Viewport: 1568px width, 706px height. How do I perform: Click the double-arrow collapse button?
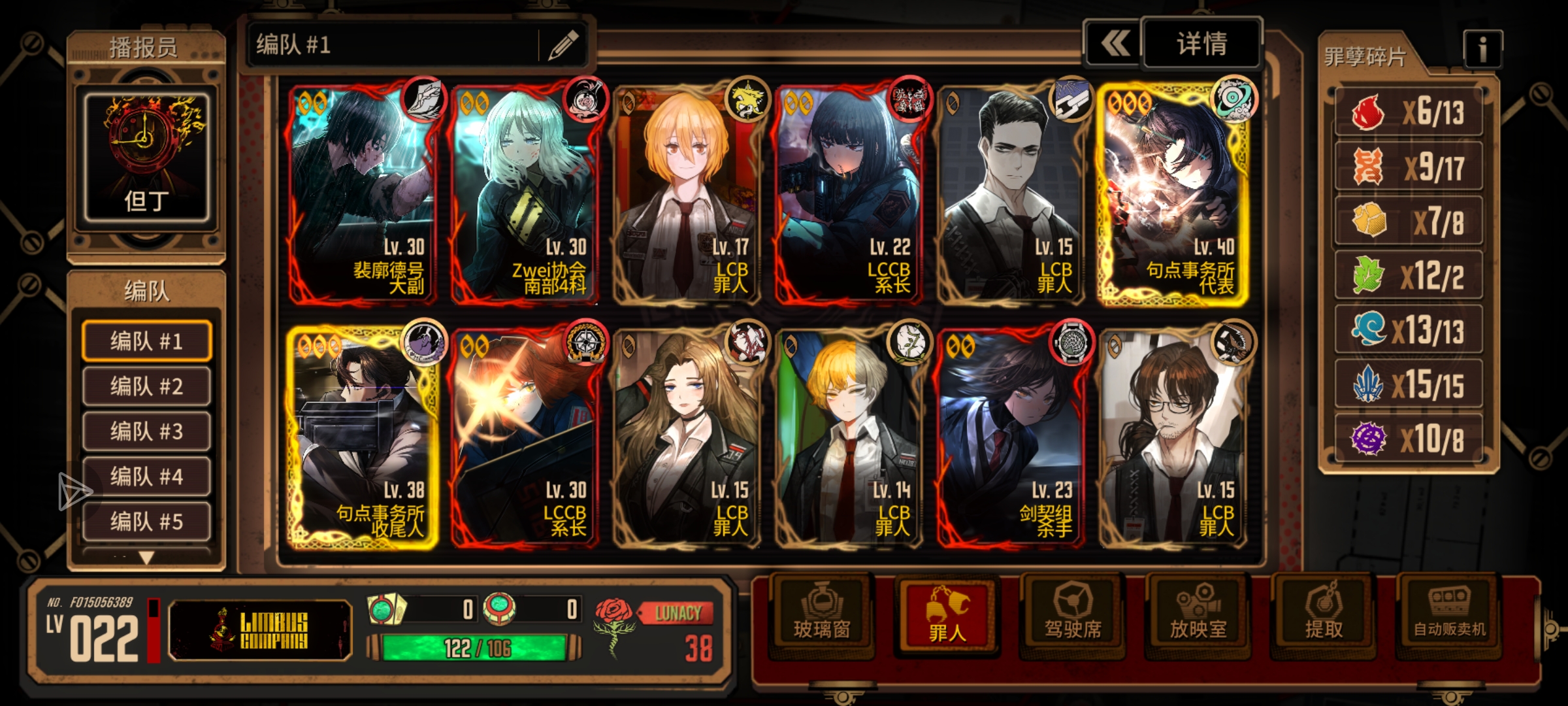pos(1115,44)
